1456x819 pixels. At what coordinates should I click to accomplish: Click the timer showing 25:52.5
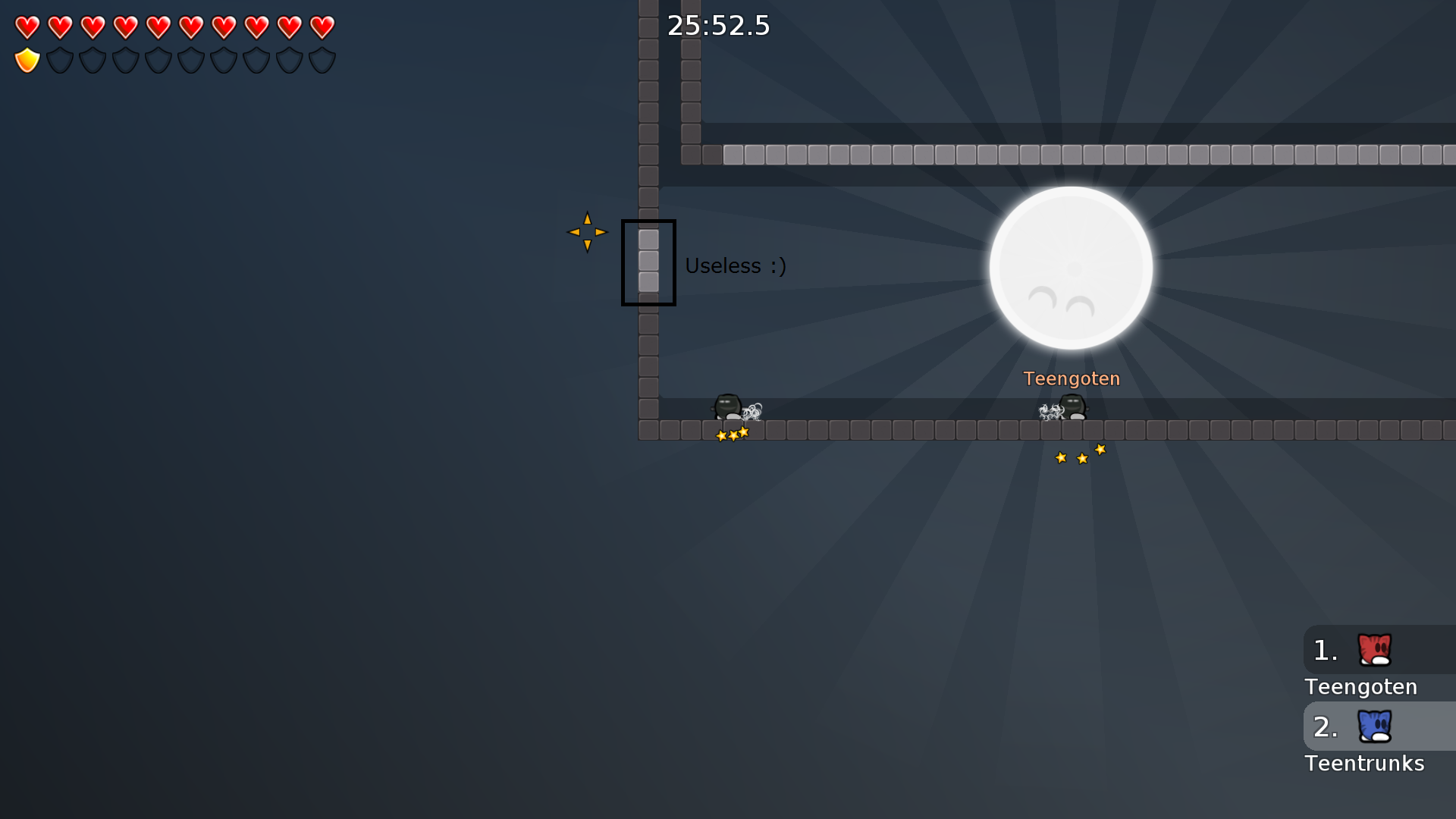[717, 25]
